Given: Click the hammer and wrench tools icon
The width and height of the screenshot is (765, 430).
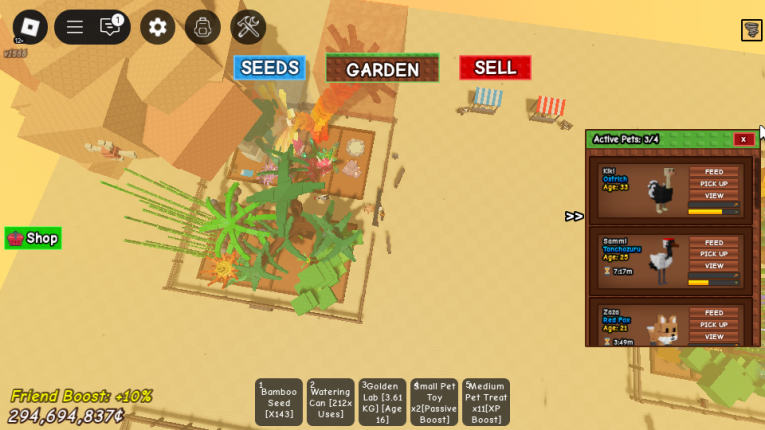Looking at the screenshot, I should pyautogui.click(x=248, y=27).
